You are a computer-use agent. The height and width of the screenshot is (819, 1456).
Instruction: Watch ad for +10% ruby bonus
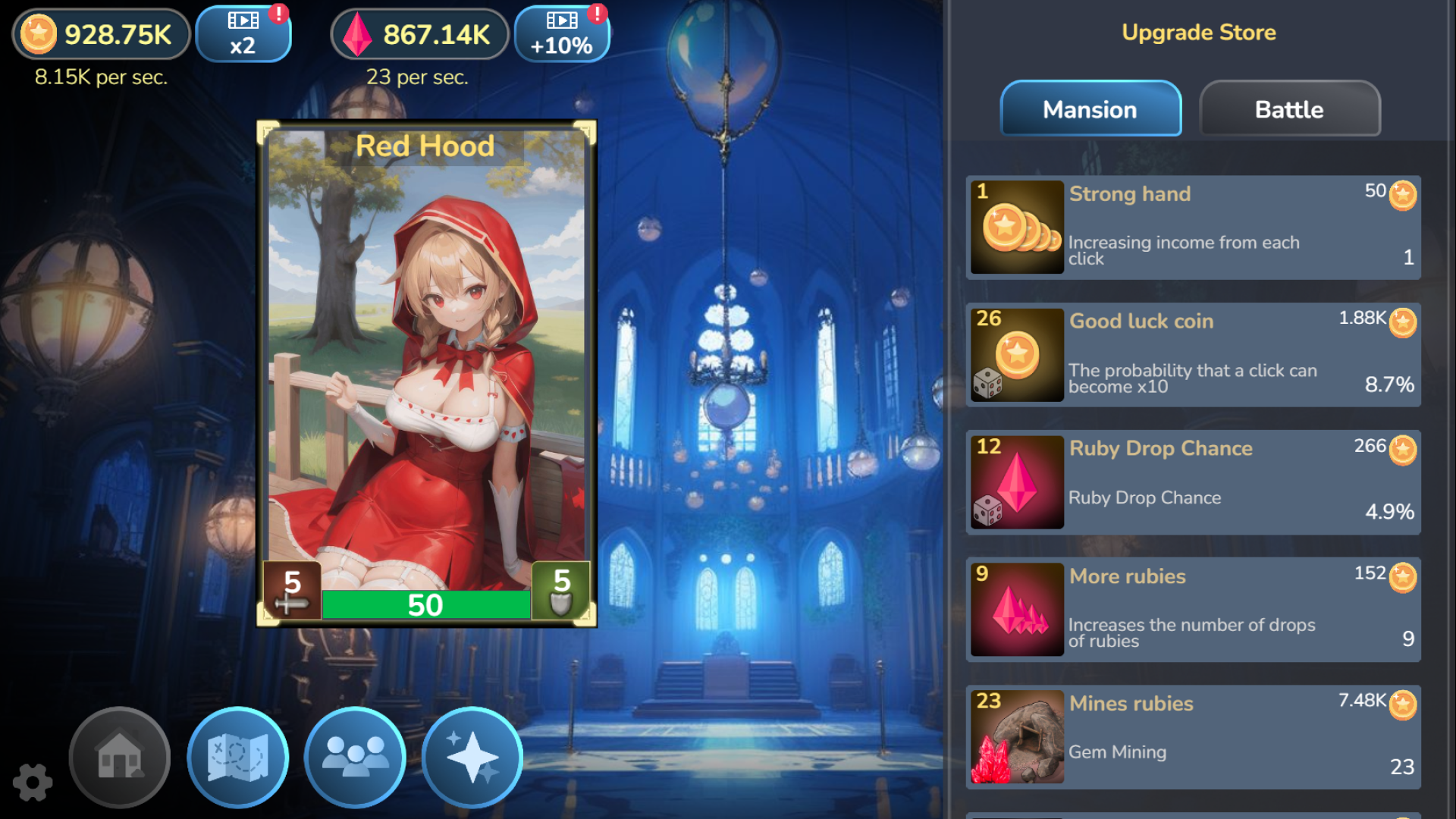[x=562, y=33]
